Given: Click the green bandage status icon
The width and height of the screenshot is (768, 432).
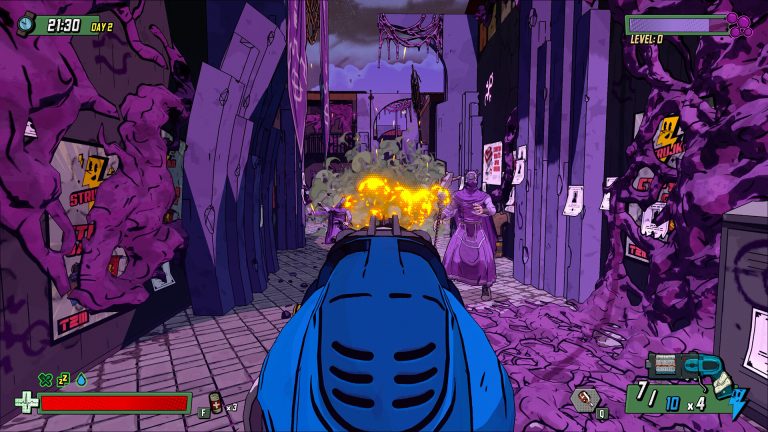Looking at the screenshot, I should click(44, 379).
